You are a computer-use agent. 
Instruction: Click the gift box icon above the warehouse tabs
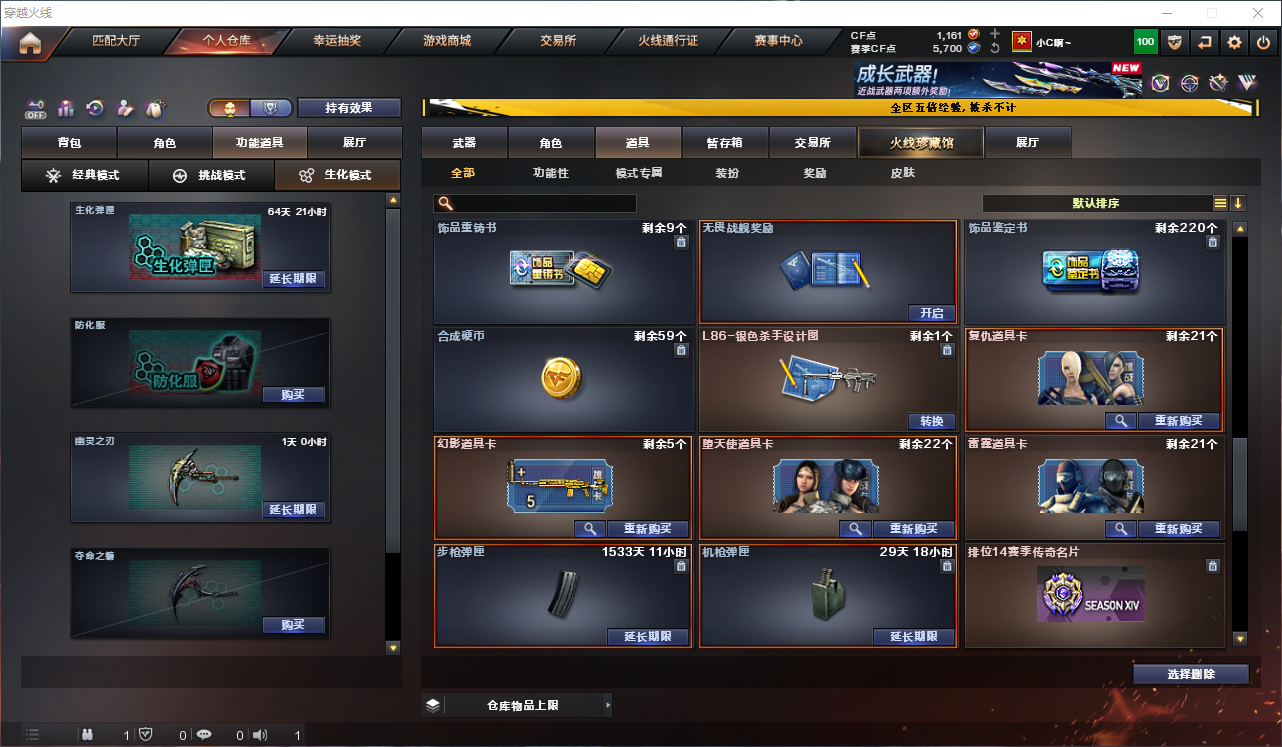point(65,108)
